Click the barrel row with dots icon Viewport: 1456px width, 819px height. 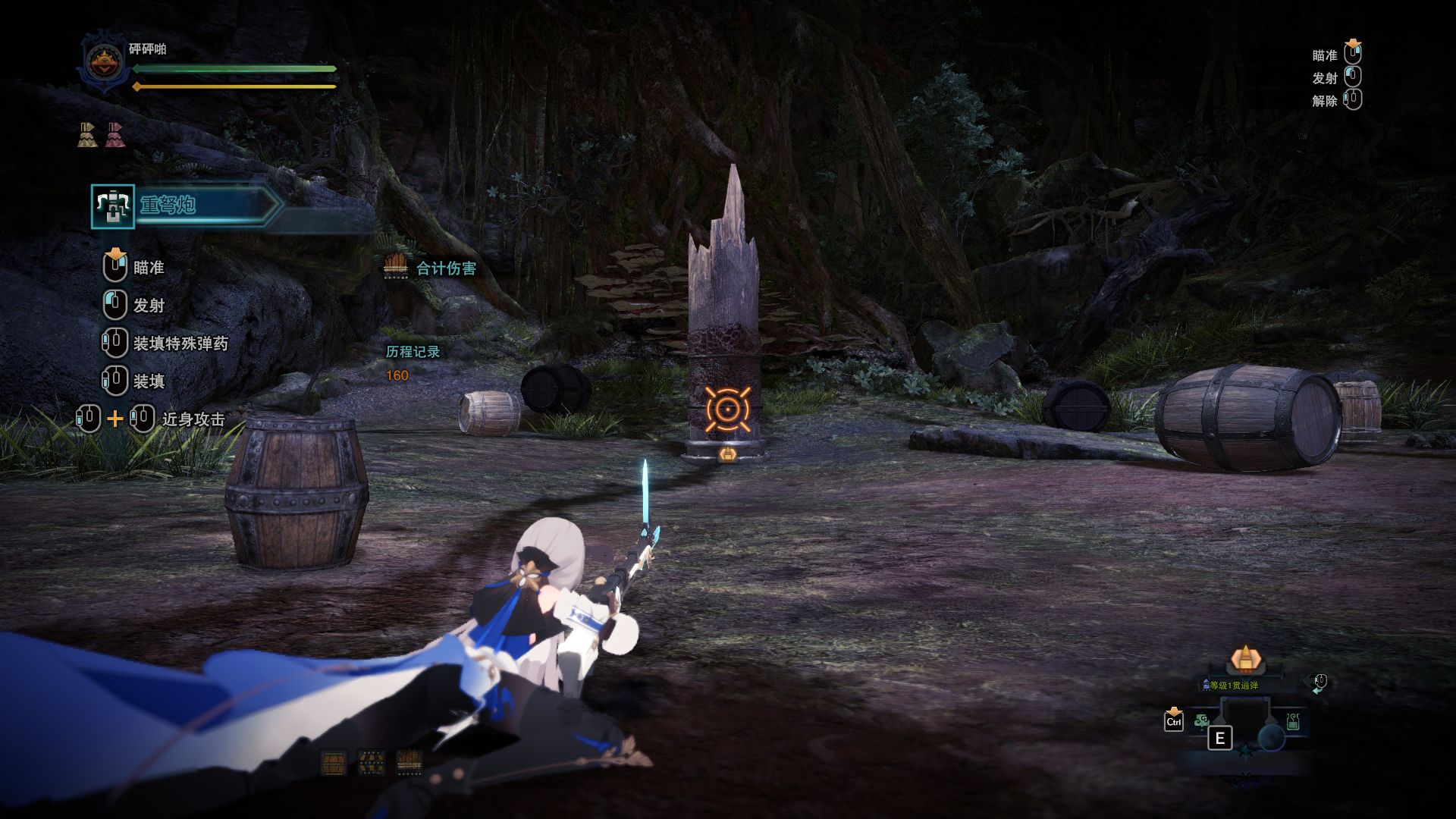click(x=409, y=761)
